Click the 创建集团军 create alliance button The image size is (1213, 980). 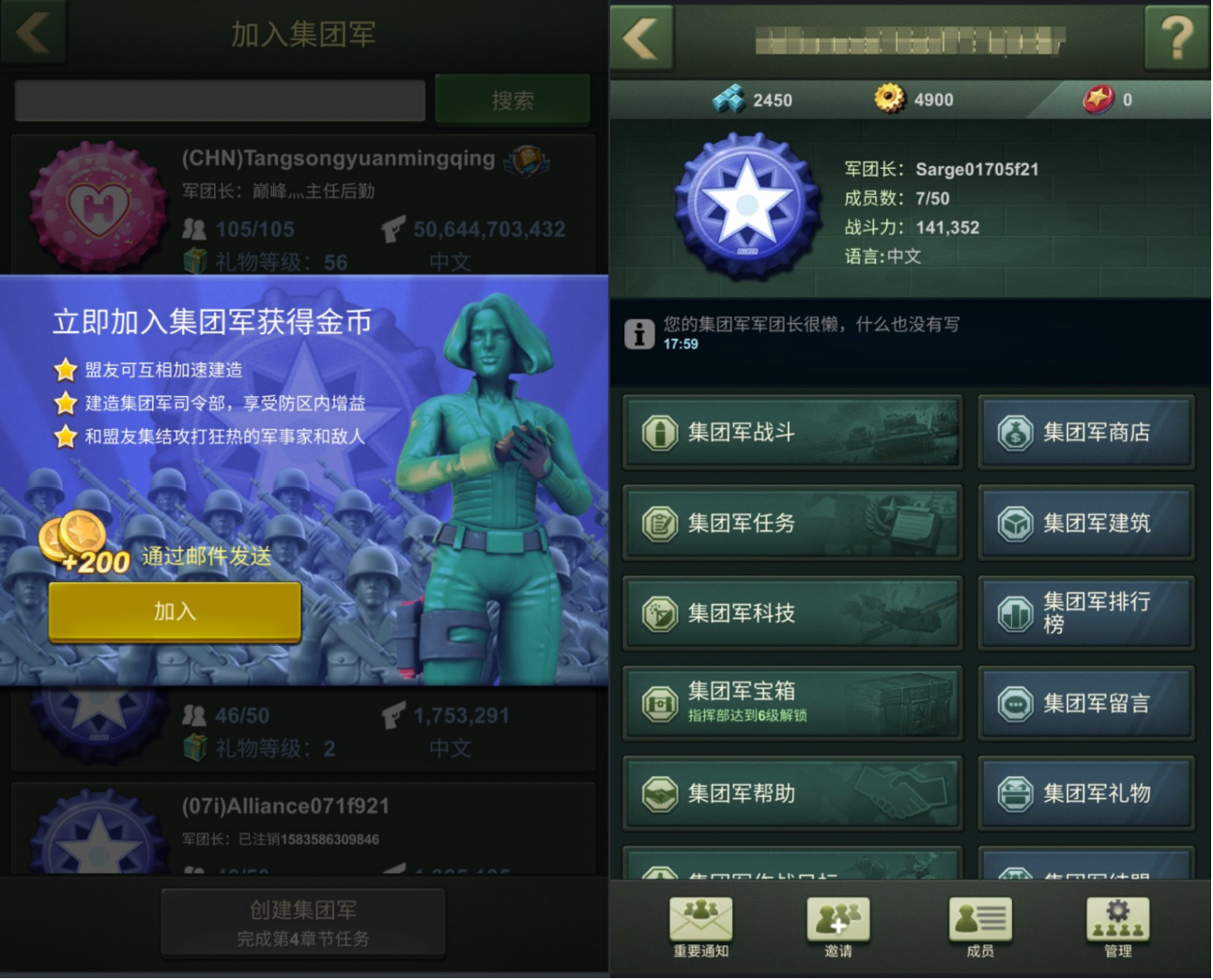(303, 923)
